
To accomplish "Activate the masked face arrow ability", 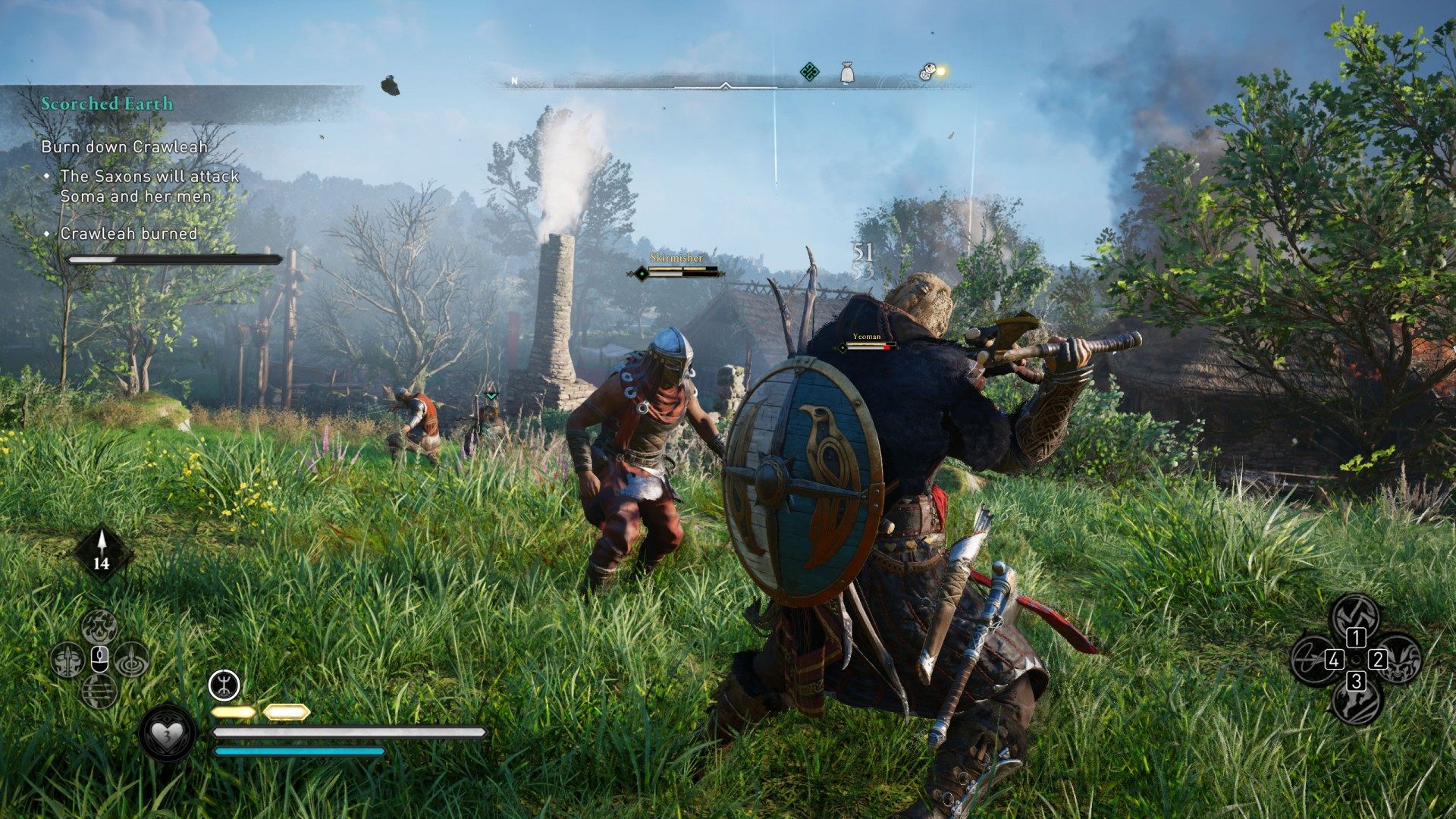I will tap(67, 660).
